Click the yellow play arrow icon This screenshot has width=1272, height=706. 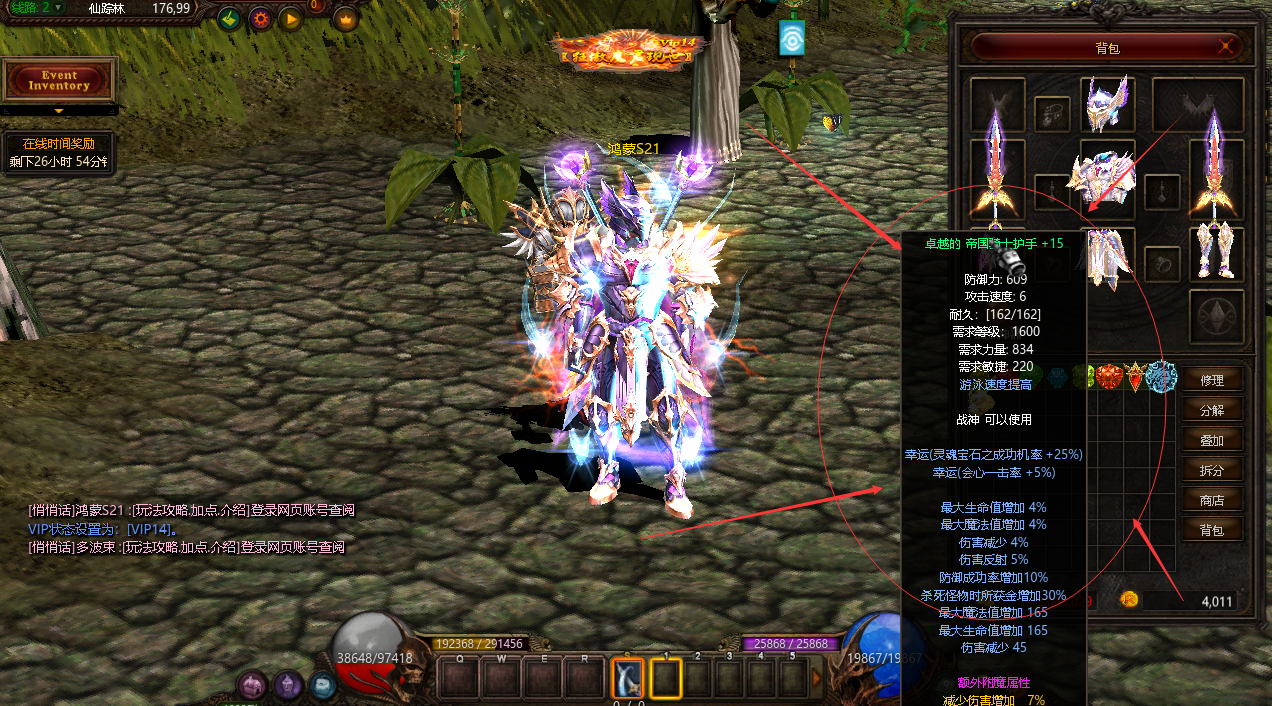291,18
